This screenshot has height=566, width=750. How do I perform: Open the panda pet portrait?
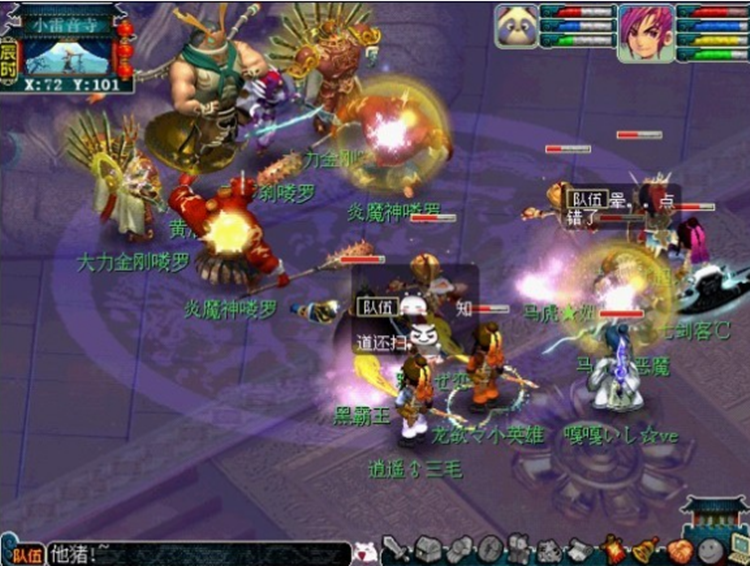(x=515, y=25)
